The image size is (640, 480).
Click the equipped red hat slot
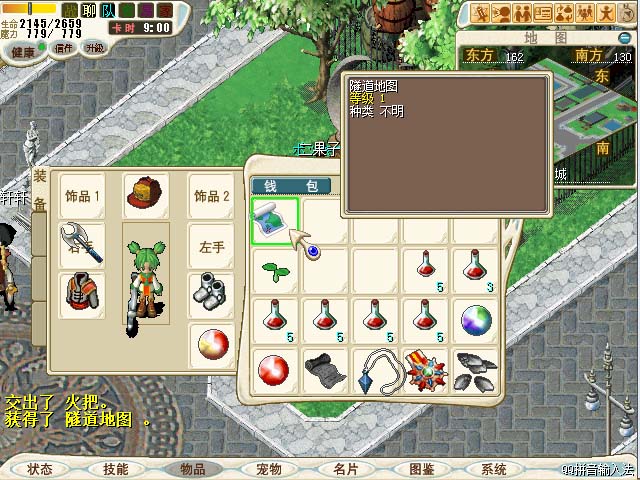pyautogui.click(x=146, y=195)
